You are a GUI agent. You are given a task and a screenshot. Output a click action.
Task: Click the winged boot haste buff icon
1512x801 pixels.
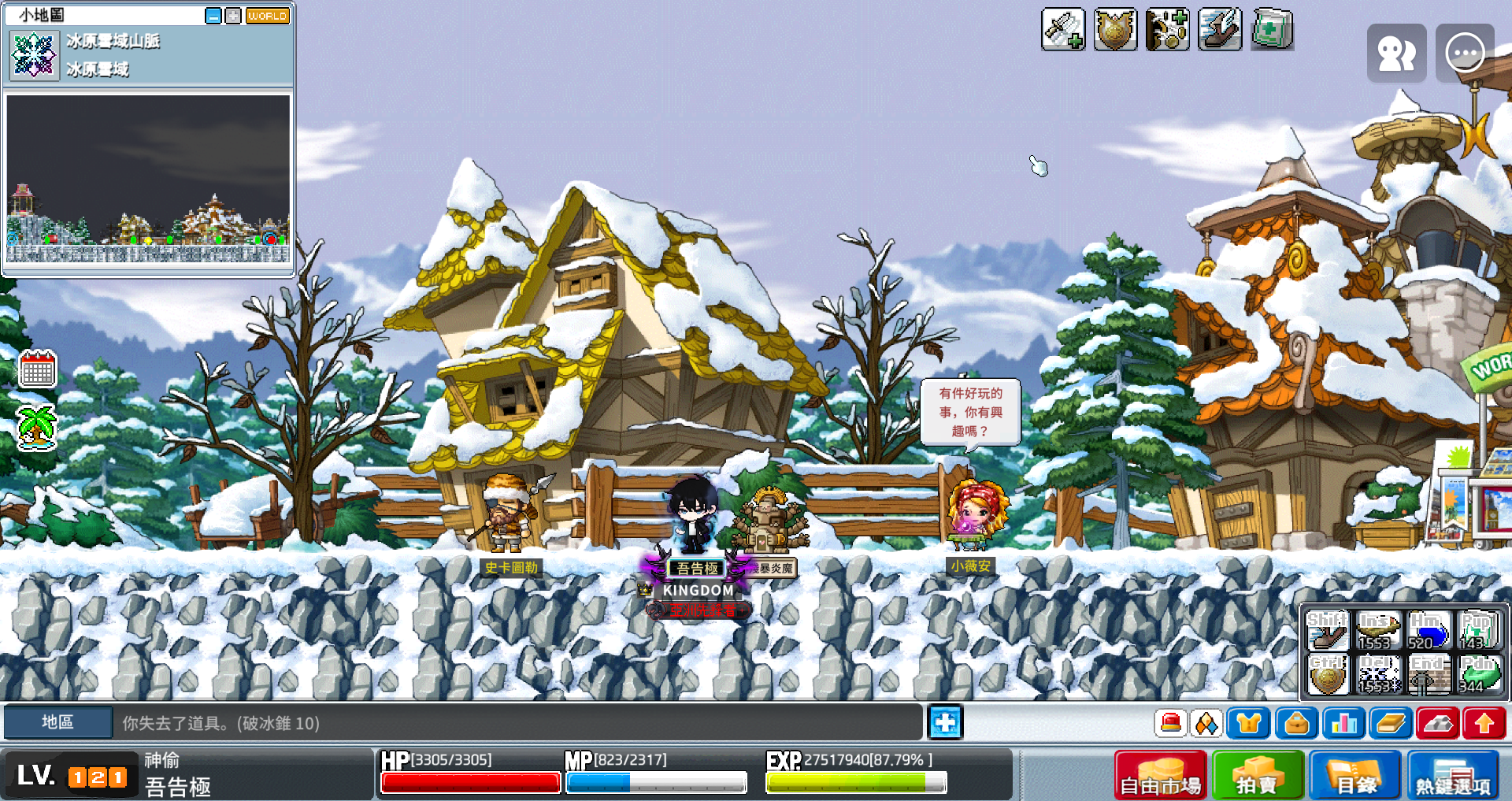(x=1219, y=30)
